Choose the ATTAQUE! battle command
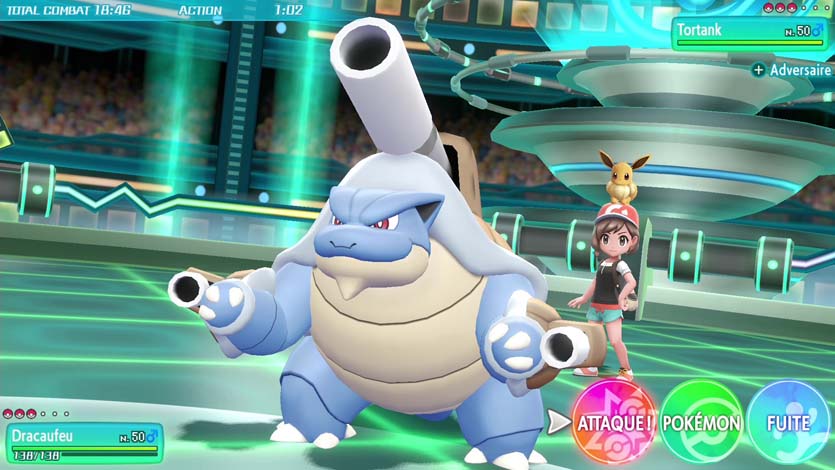835x470 pixels. click(x=614, y=423)
